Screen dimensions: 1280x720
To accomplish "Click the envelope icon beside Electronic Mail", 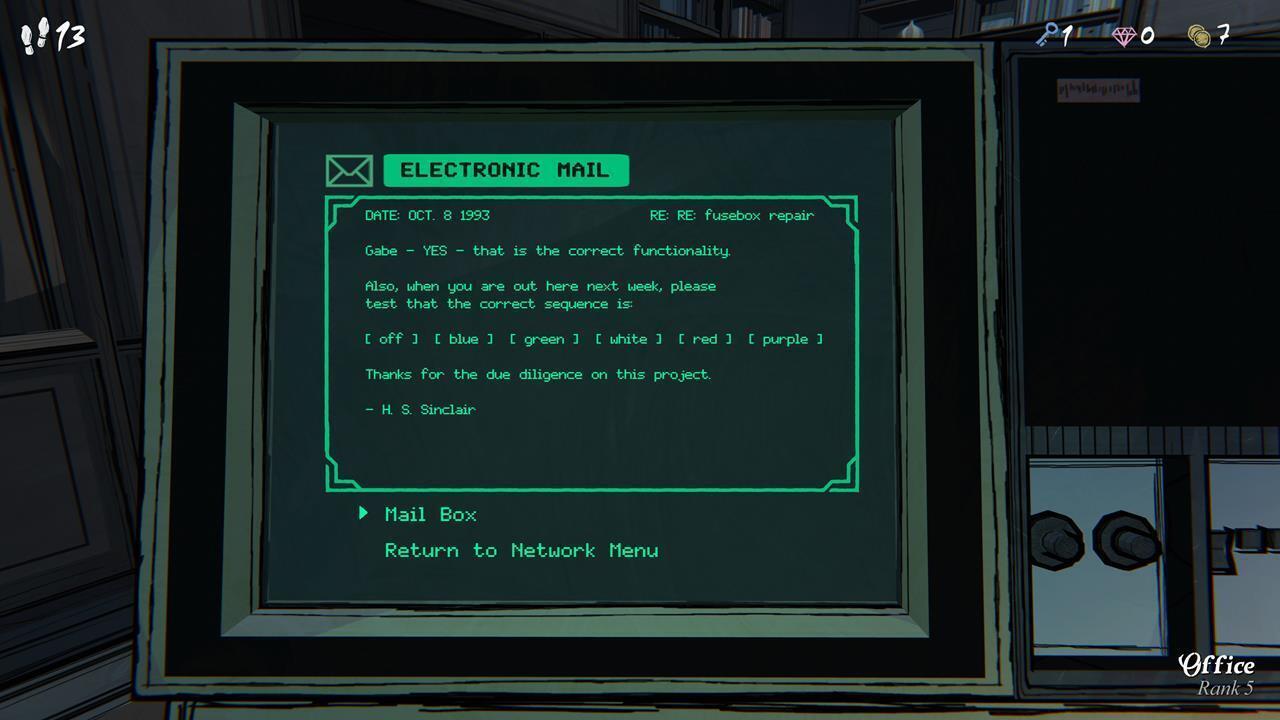I will point(346,170).
